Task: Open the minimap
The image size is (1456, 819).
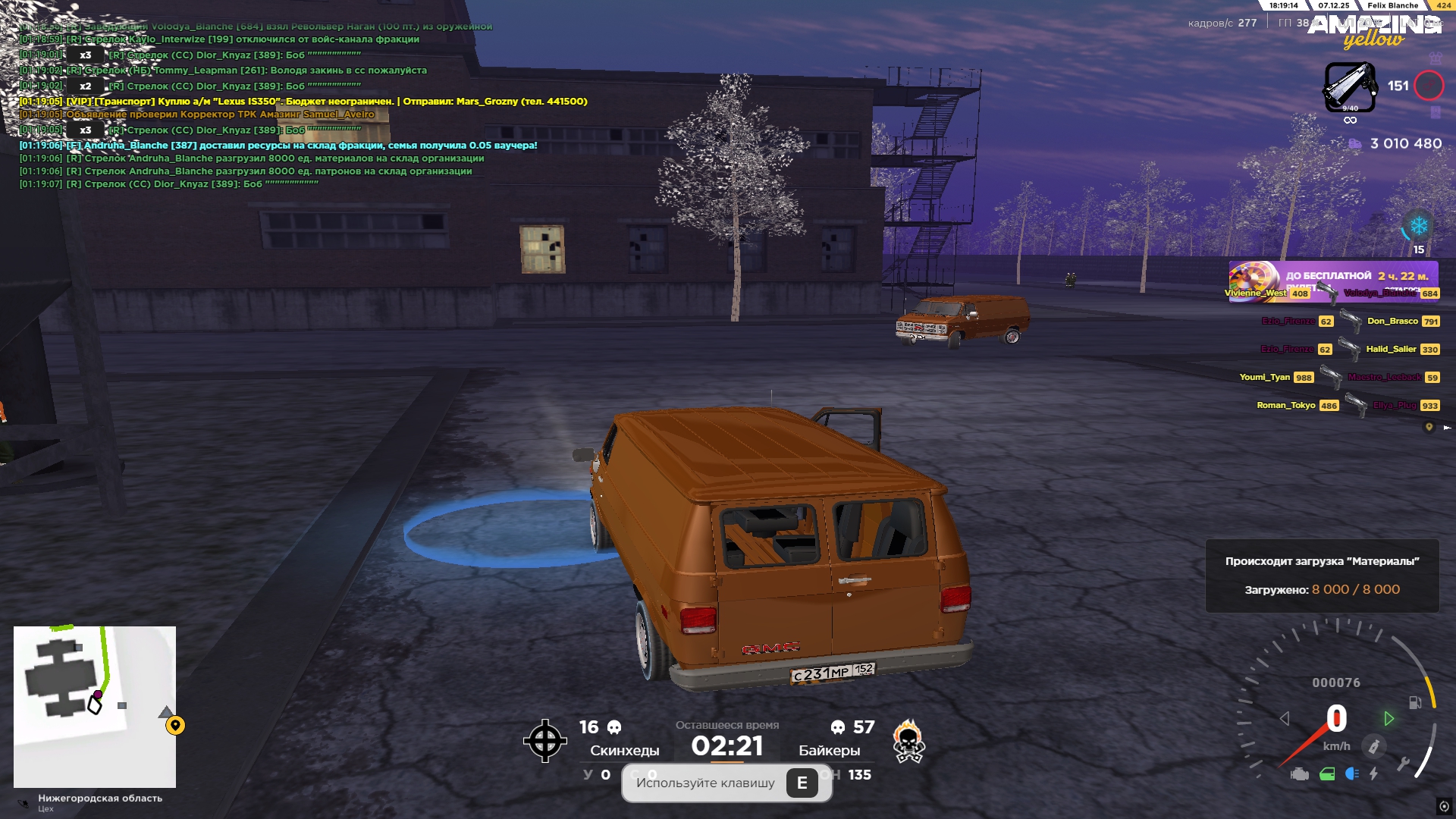Action: pyautogui.click(x=95, y=706)
